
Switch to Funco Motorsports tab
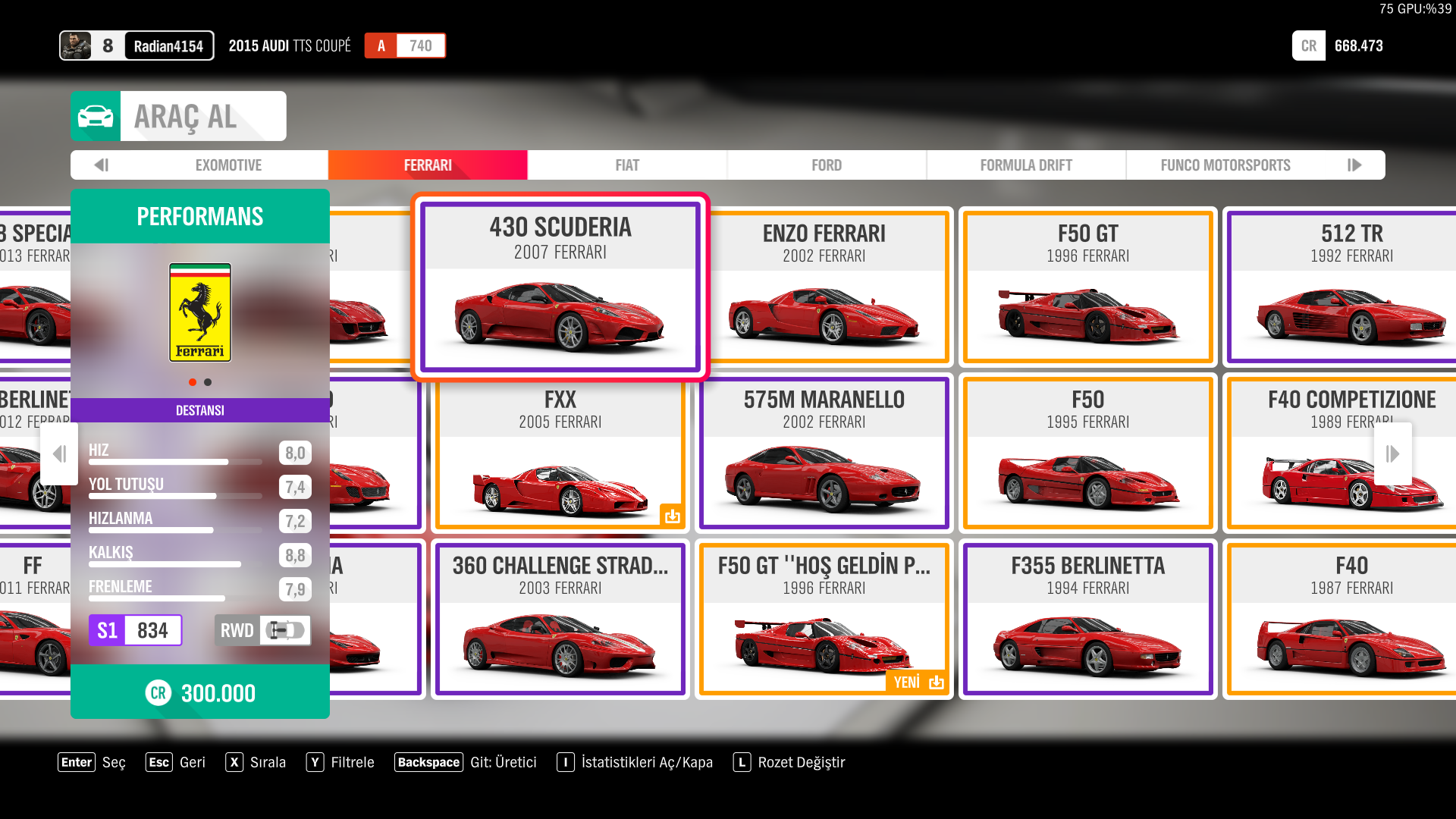click(x=1225, y=165)
